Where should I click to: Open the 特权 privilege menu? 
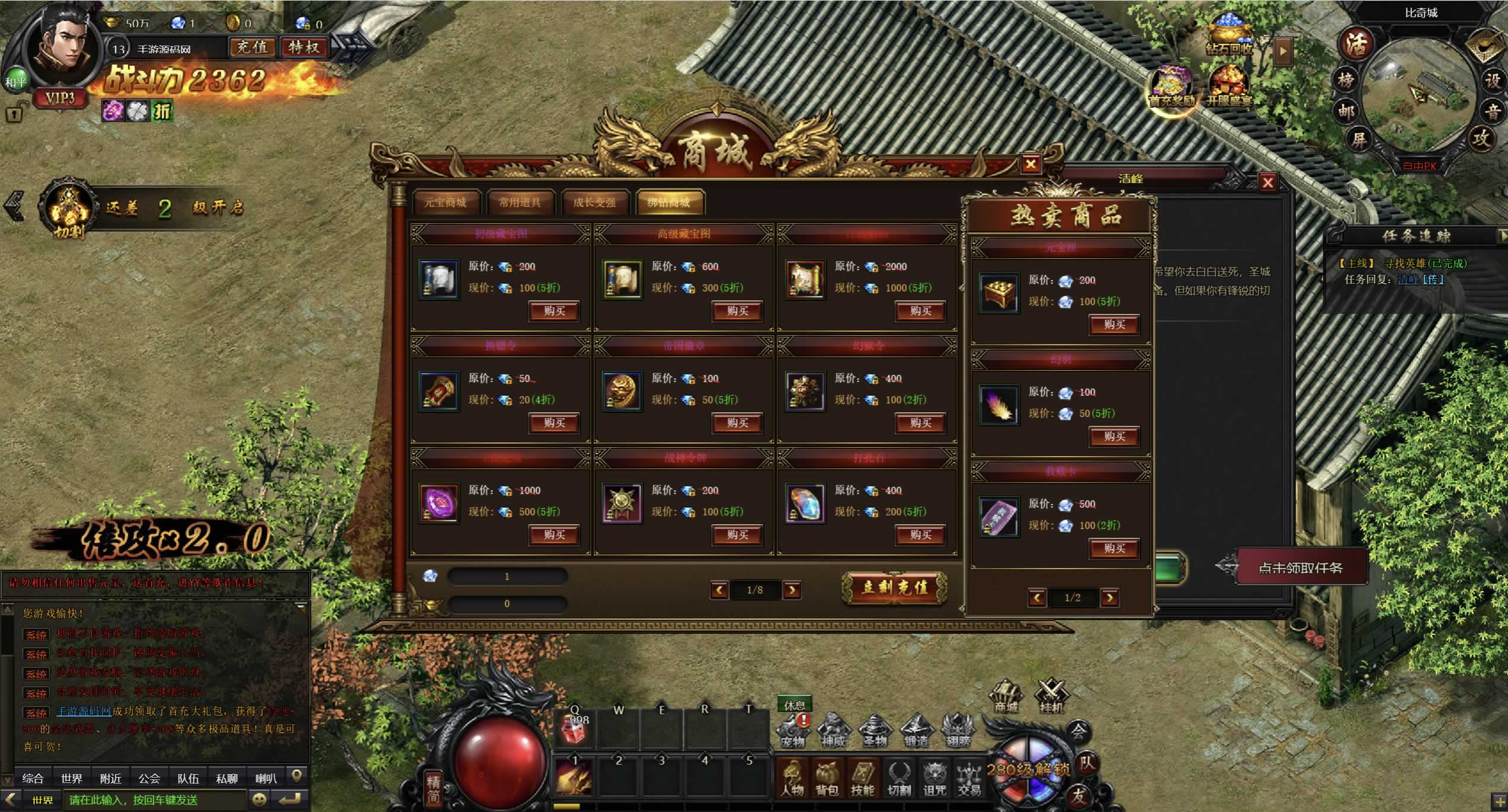(304, 47)
